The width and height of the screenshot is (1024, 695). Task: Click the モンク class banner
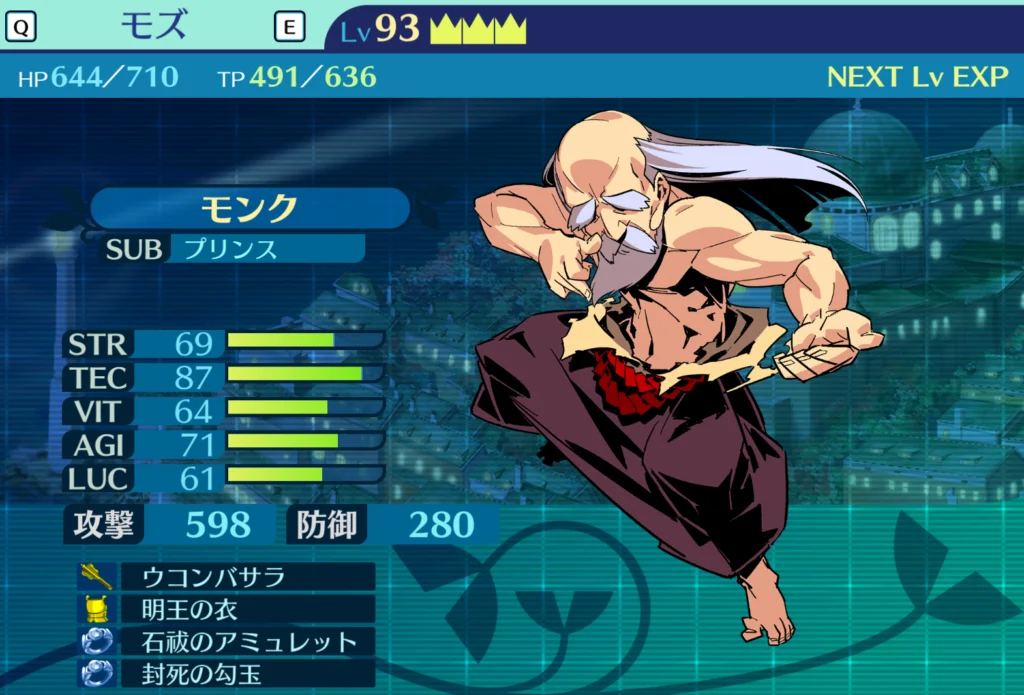coord(250,208)
